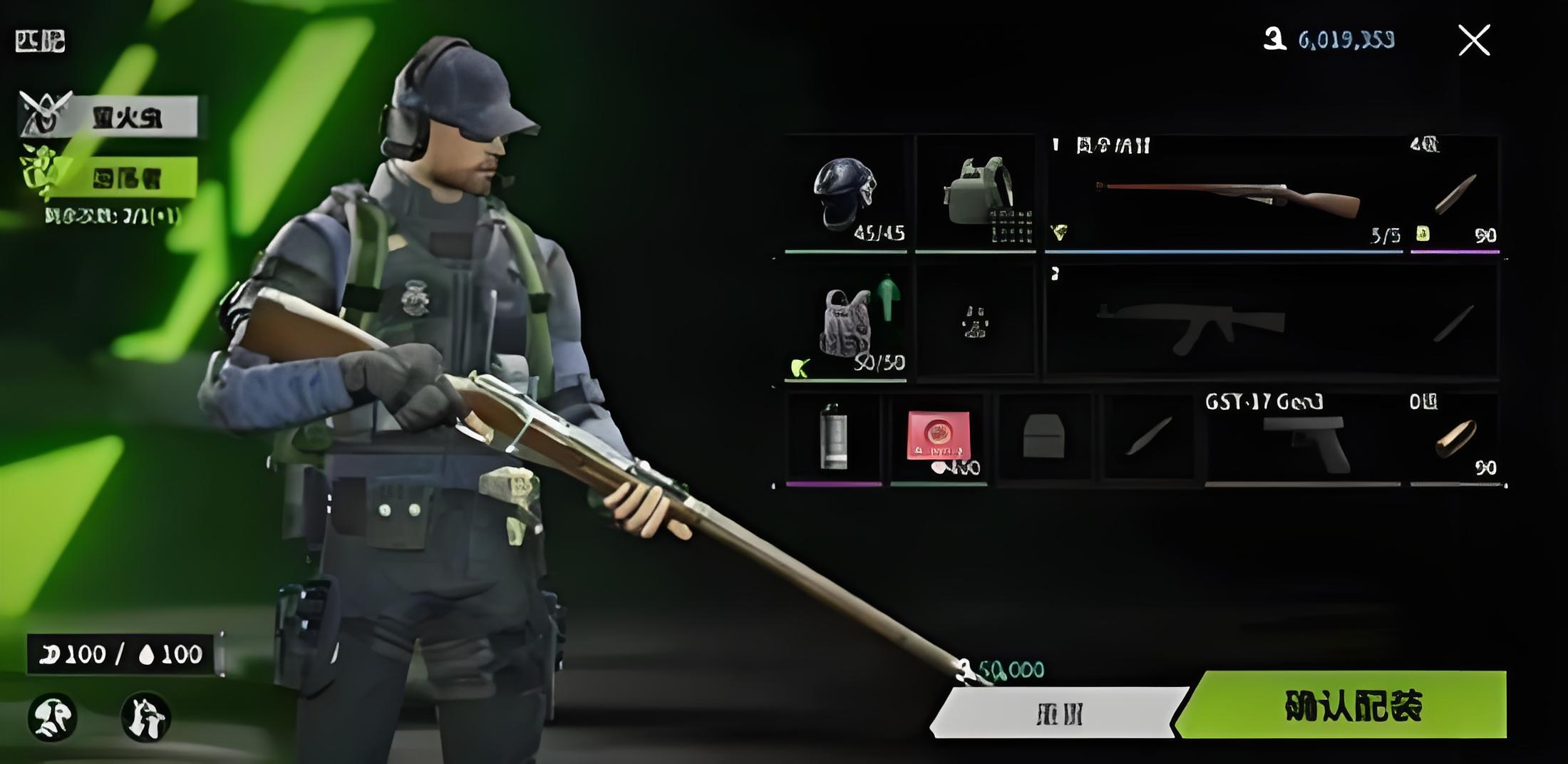Click the grey reset button

1058,713
